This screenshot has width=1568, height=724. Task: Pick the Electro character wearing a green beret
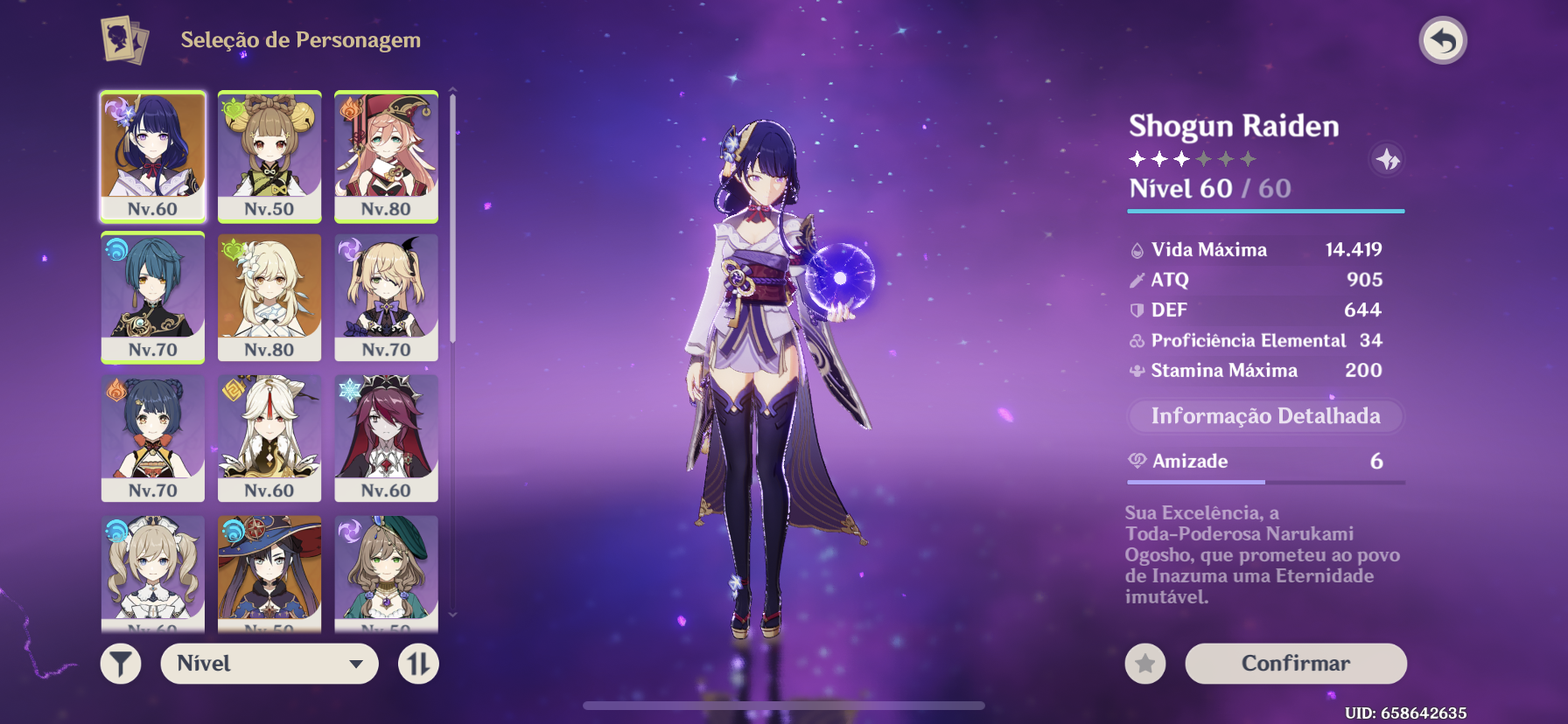(x=386, y=571)
